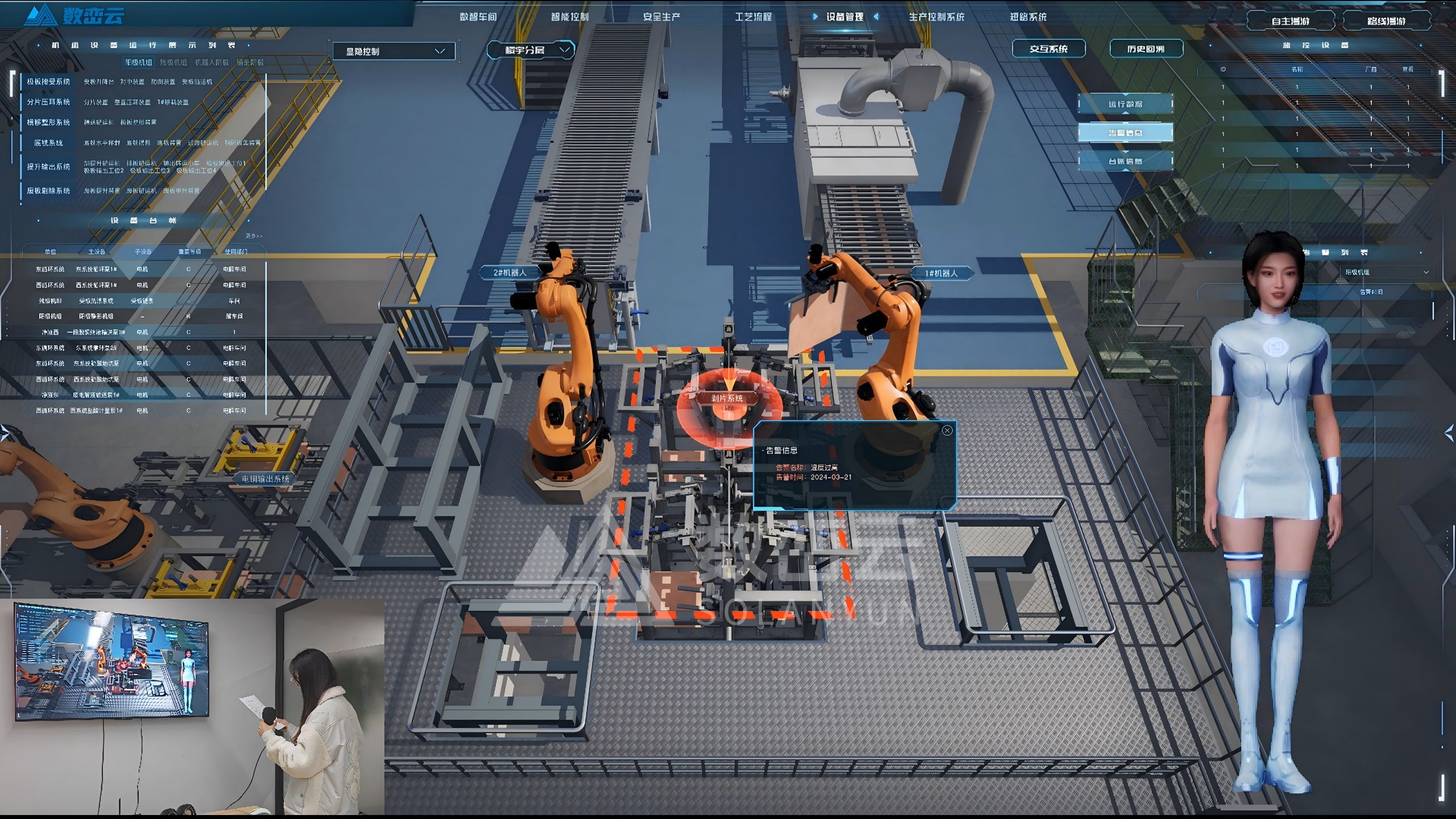Image resolution: width=1456 pixels, height=819 pixels.
Task: Open the 楼宇分层 dropdown
Action: [530, 50]
